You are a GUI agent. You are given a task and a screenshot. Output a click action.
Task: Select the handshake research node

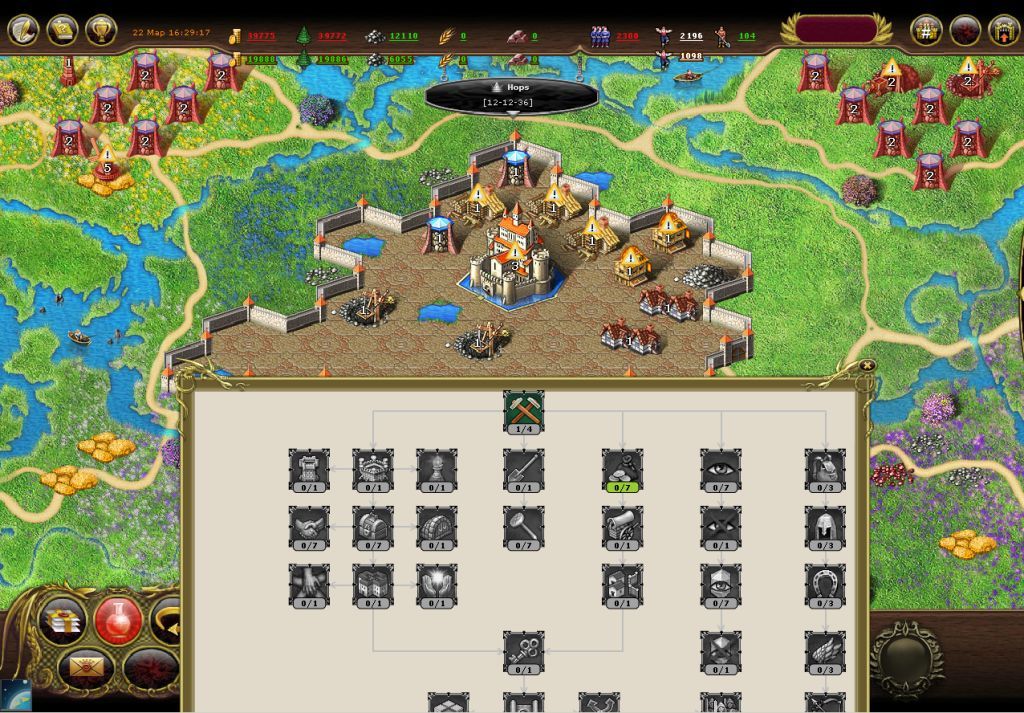[309, 527]
